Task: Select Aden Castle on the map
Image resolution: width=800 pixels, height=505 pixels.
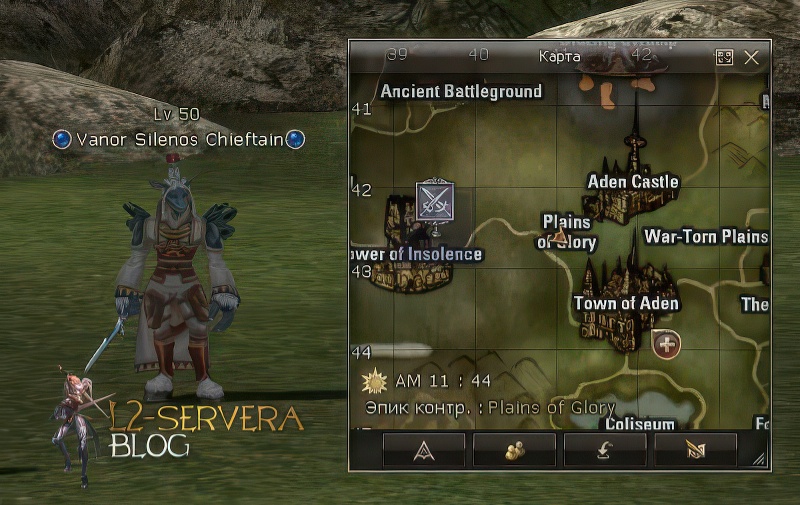Action: pyautogui.click(x=633, y=182)
